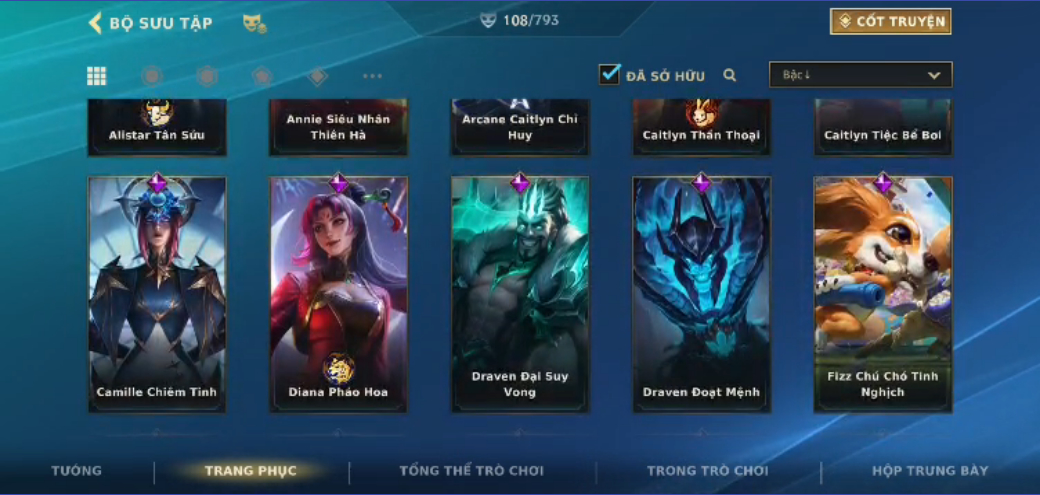Select the Camille Chiêm Tinh skin card

(157, 294)
